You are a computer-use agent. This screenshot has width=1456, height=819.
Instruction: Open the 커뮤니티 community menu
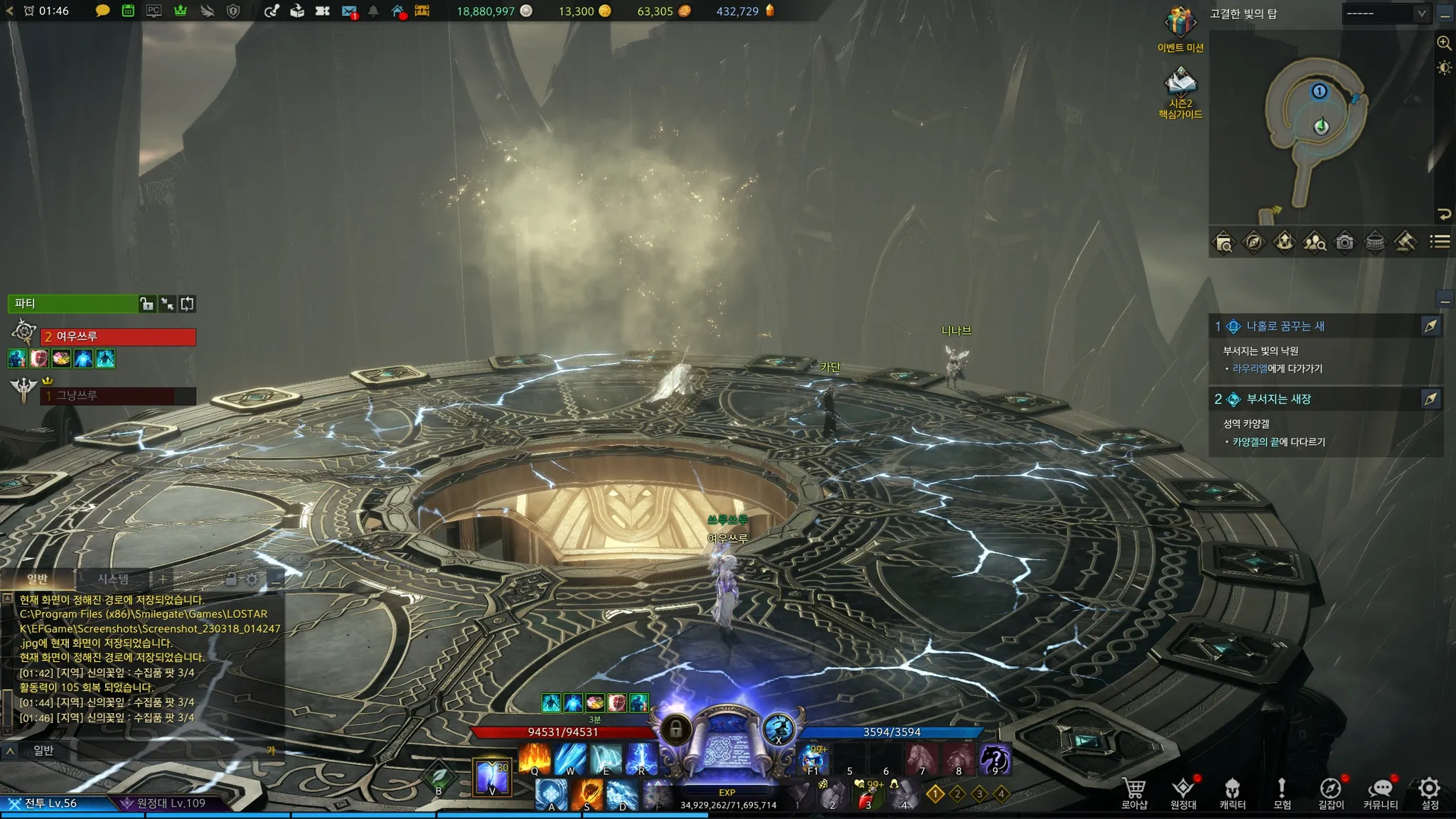[1380, 792]
